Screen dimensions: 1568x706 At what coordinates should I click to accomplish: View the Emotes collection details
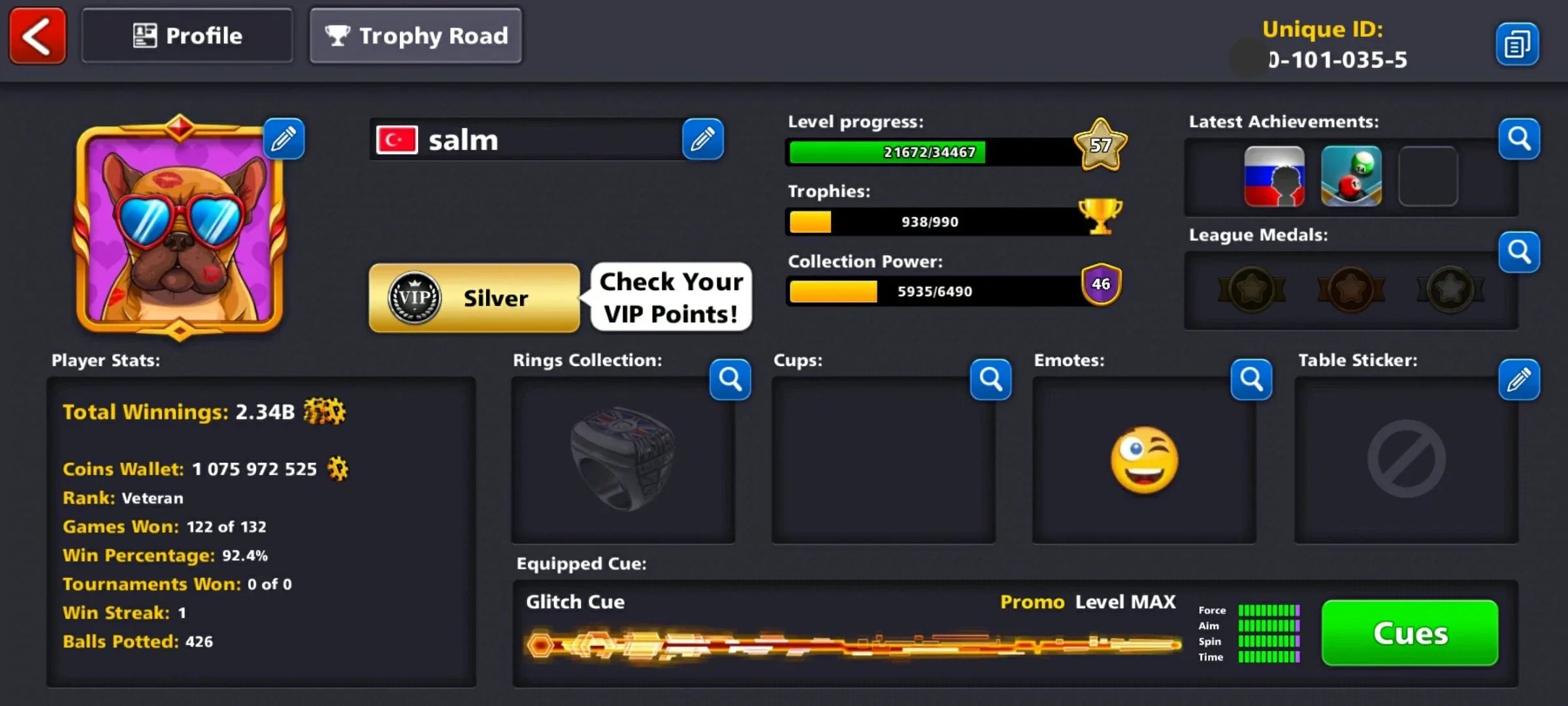click(1251, 380)
